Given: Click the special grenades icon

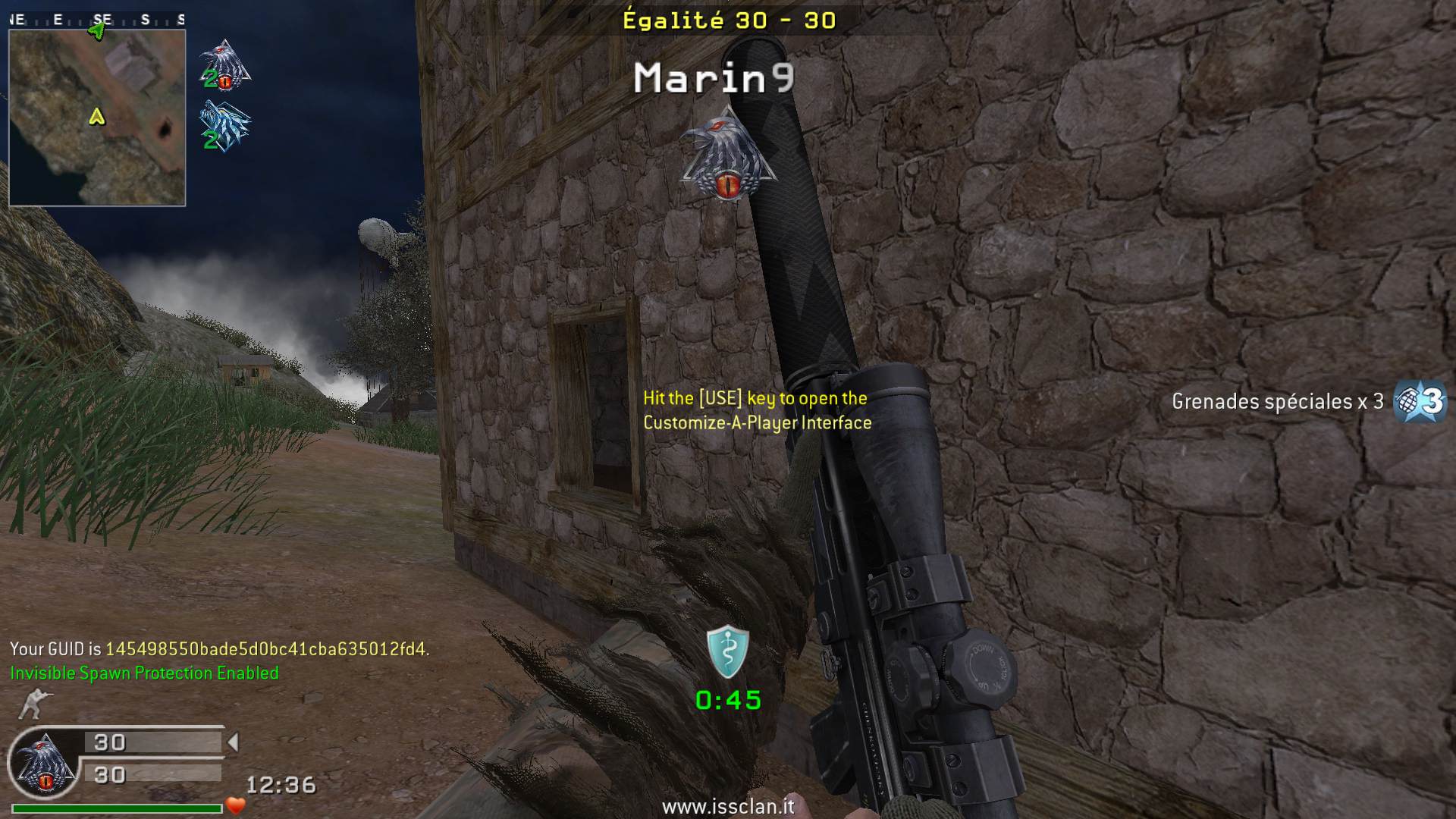Looking at the screenshot, I should tap(1420, 400).
